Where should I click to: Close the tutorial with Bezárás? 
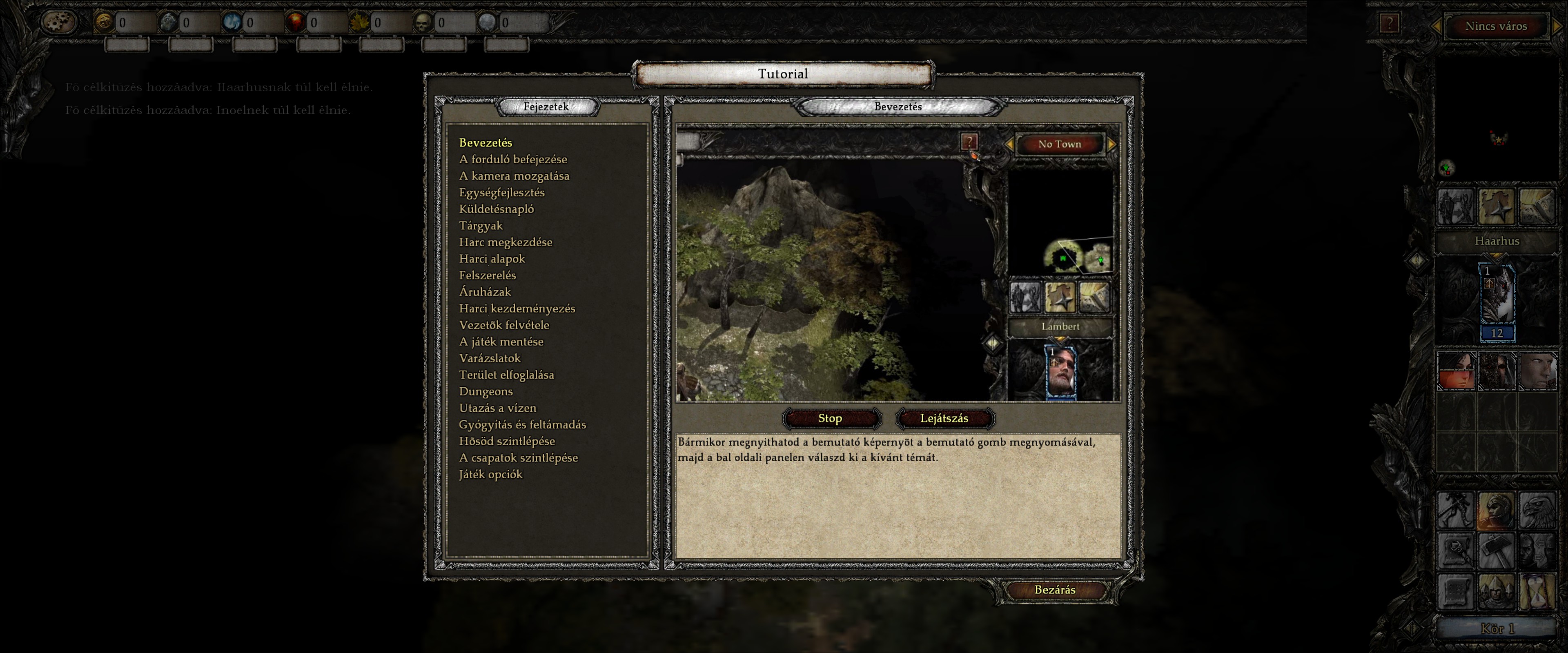tap(1054, 590)
